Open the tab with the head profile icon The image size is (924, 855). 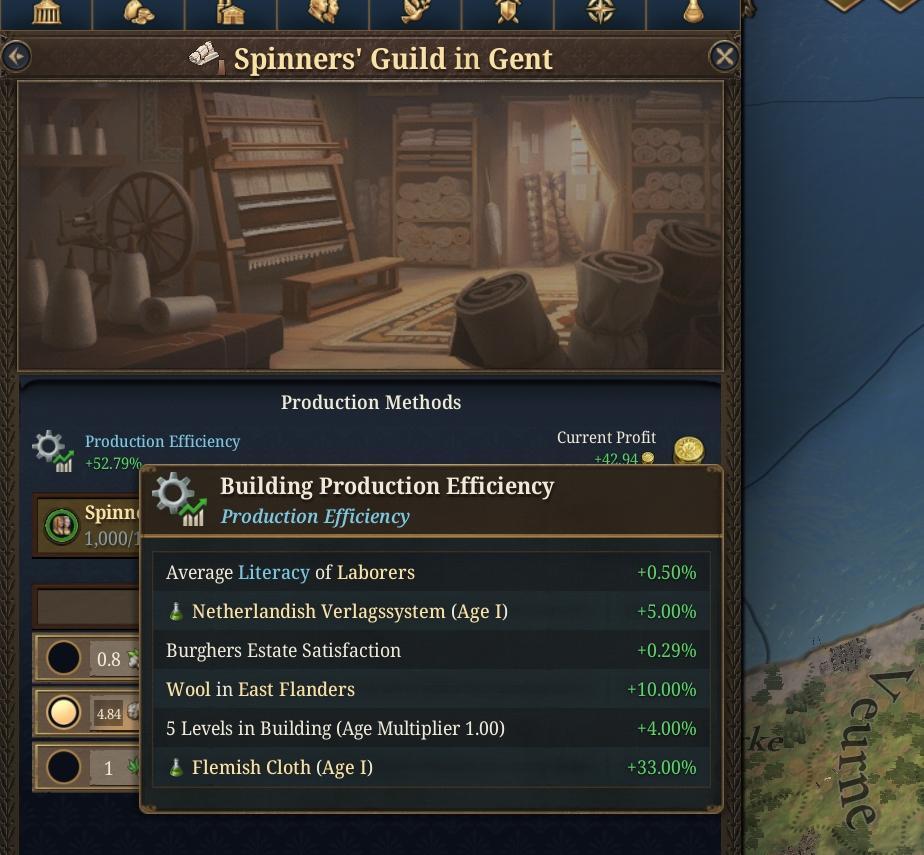pyautogui.click(x=323, y=12)
